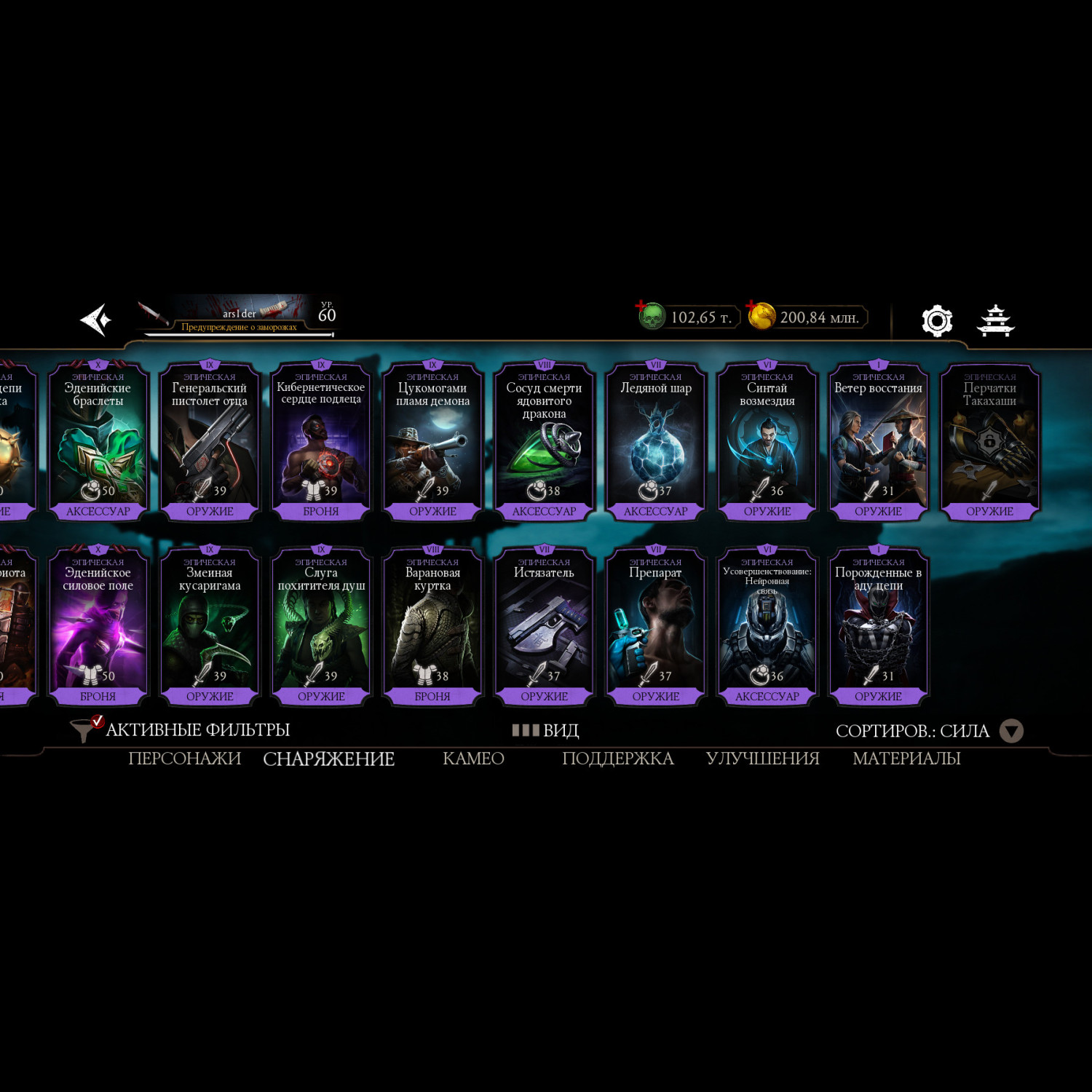
Task: Select the Ветер восстания weapon card
Action: [878, 441]
